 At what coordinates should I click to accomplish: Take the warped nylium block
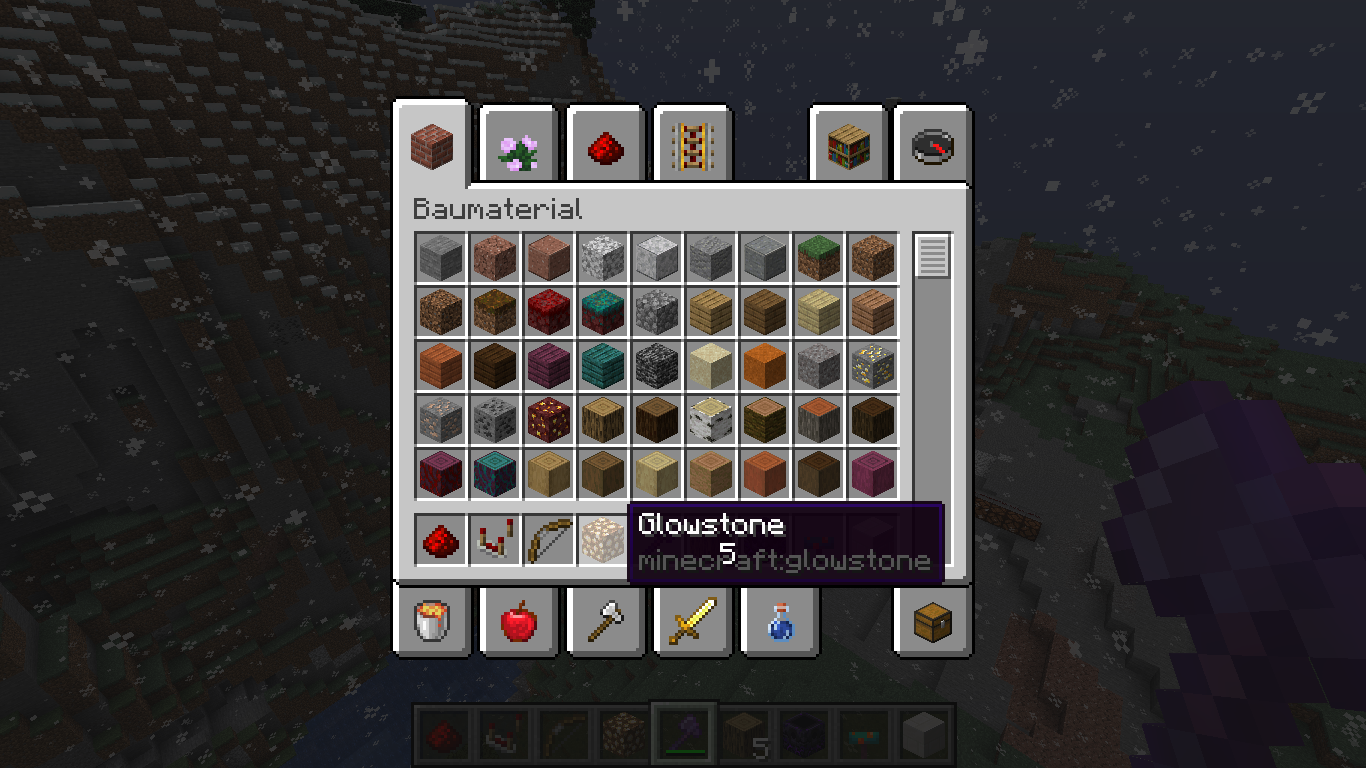click(x=603, y=312)
